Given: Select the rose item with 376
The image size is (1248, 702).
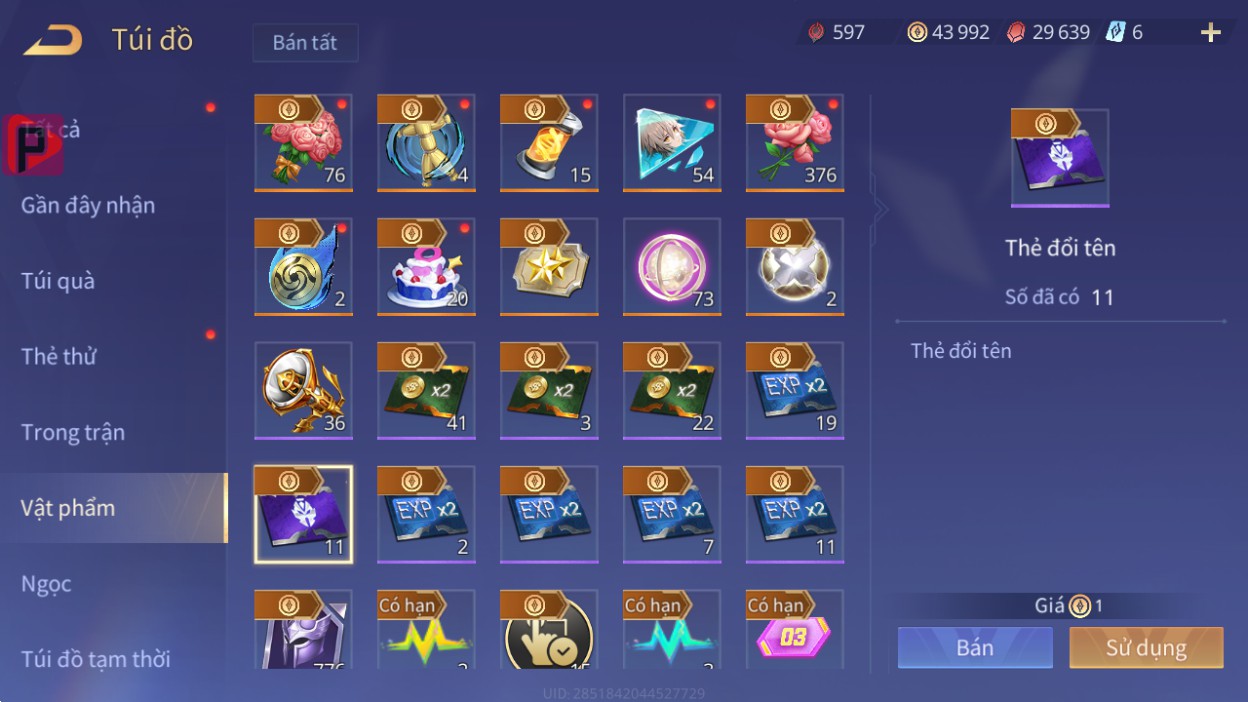Looking at the screenshot, I should click(x=794, y=142).
